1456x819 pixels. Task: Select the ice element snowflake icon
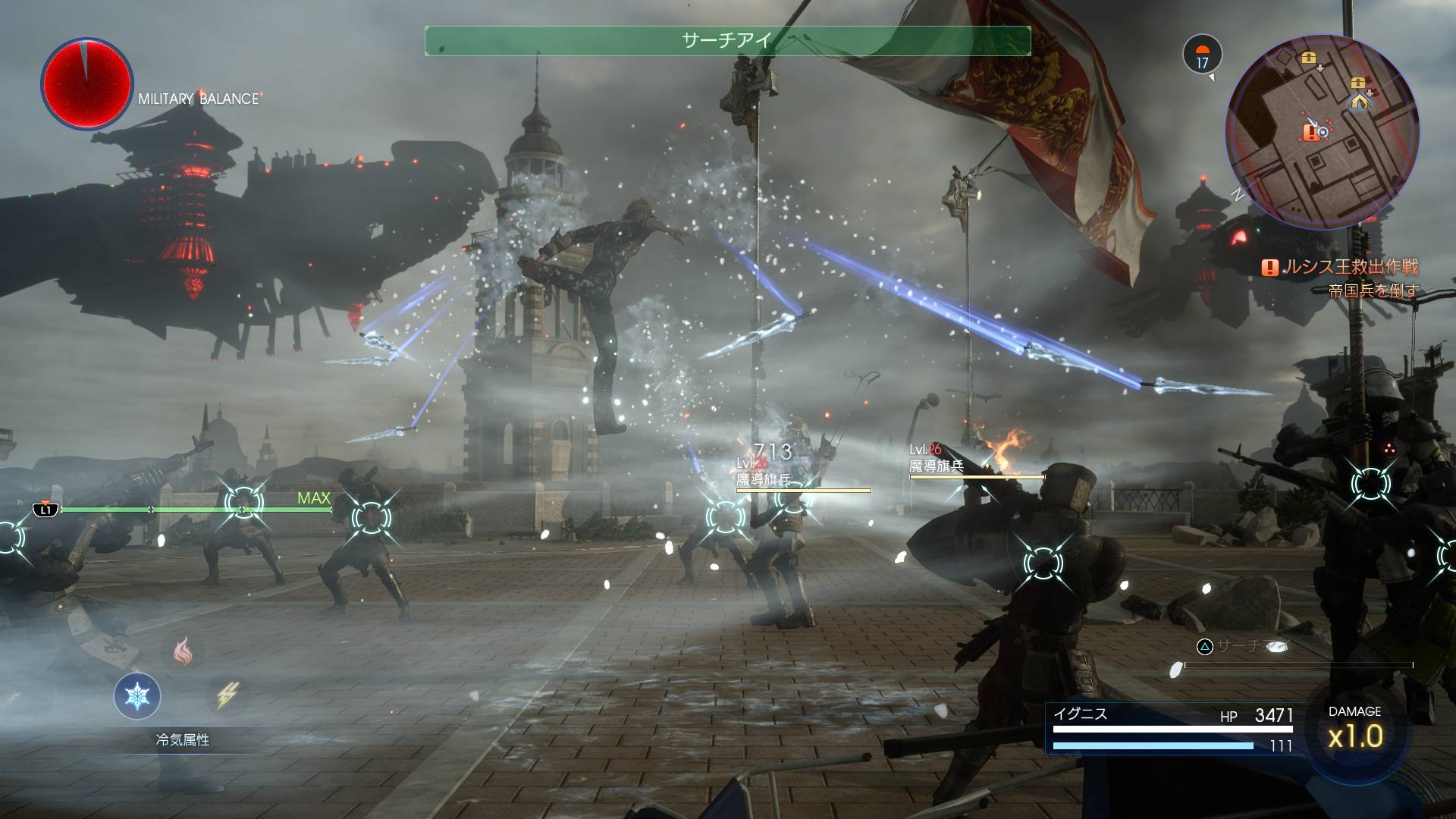click(x=137, y=695)
